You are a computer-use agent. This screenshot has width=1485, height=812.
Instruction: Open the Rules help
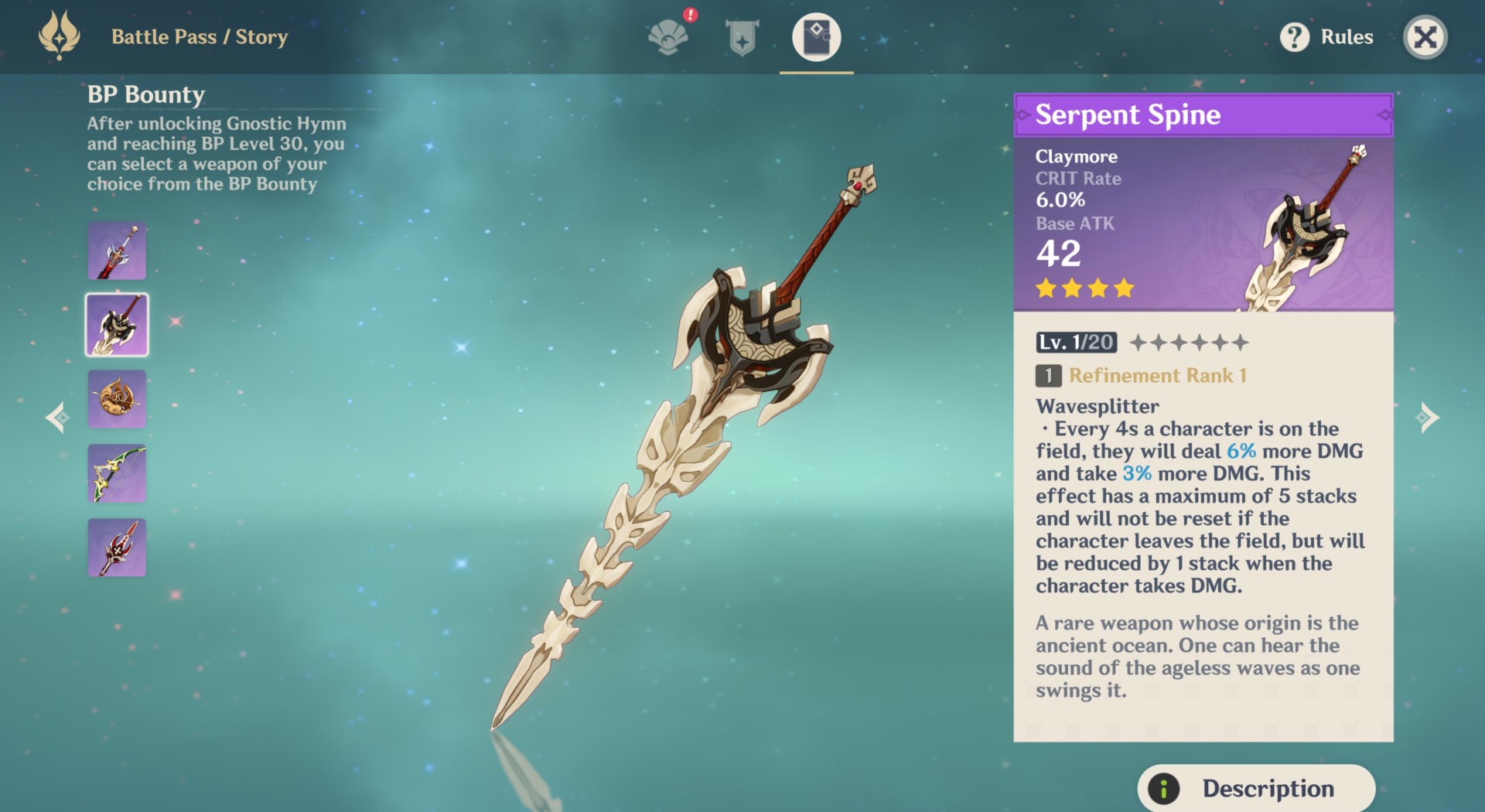(1326, 37)
